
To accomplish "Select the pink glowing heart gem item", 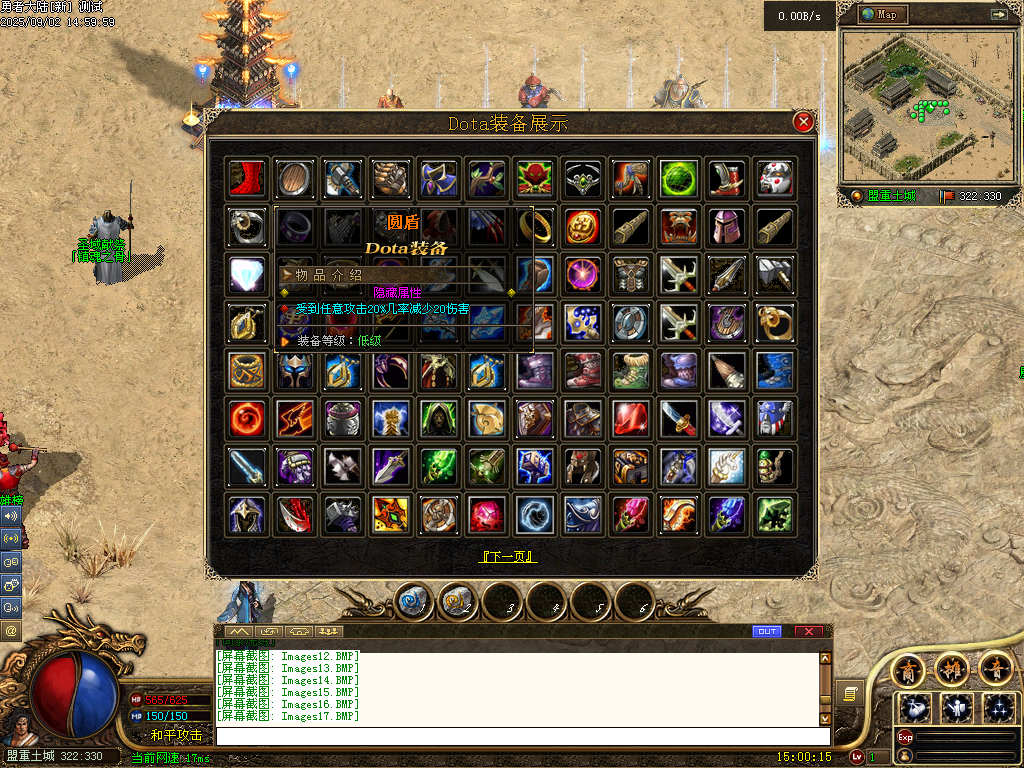I will pos(486,514).
